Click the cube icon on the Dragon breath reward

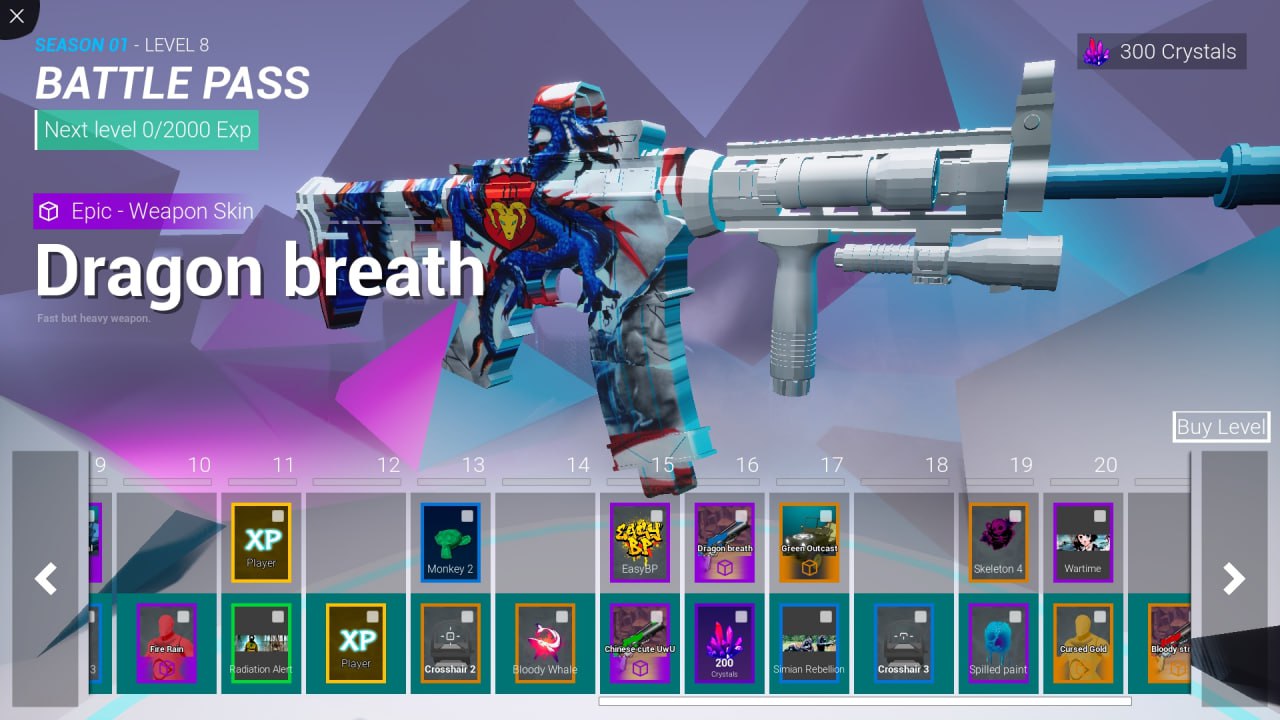click(x=723, y=565)
